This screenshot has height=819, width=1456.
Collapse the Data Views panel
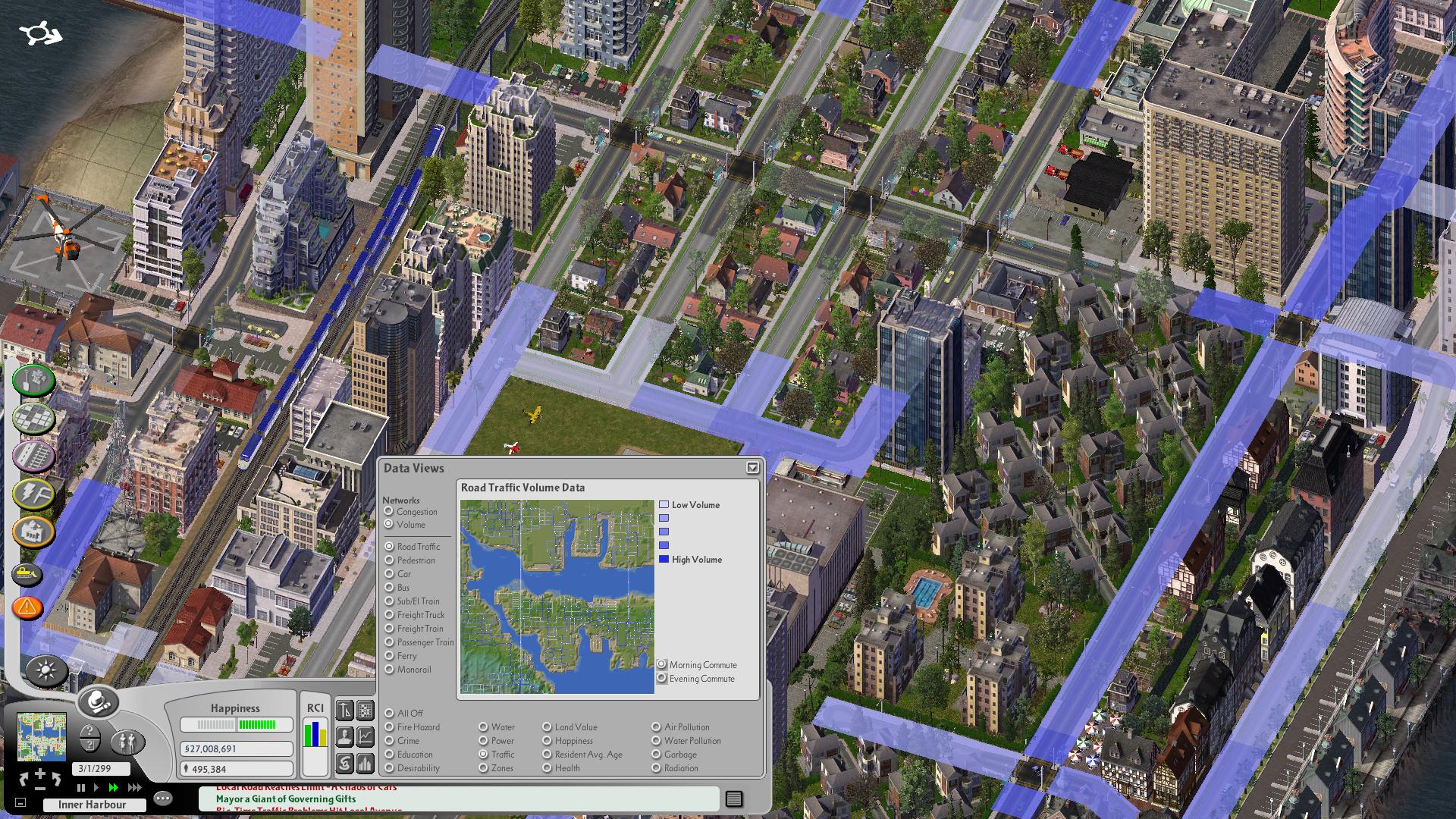coord(752,468)
